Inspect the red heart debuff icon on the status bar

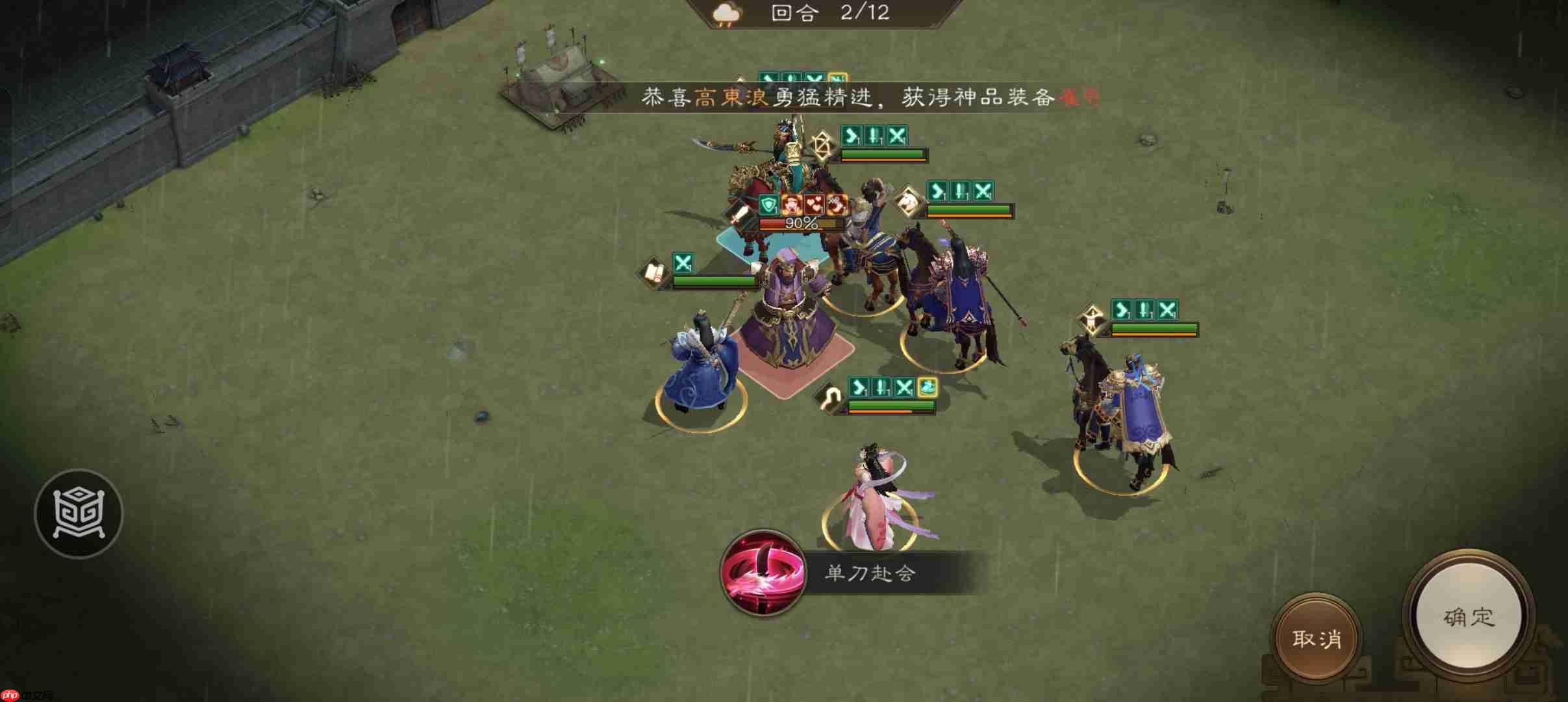[814, 205]
